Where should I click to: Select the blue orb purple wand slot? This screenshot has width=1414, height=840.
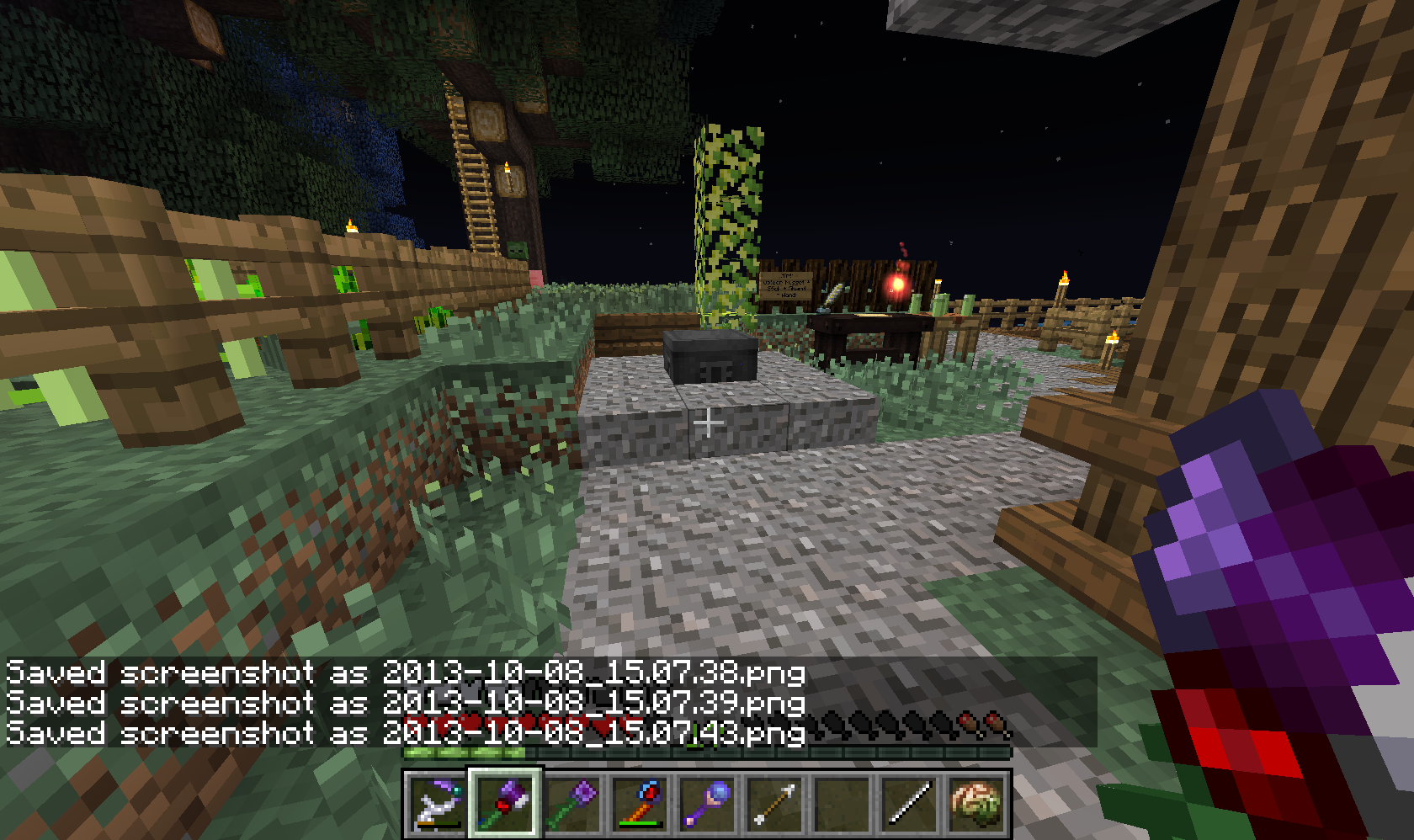pyautogui.click(x=707, y=804)
